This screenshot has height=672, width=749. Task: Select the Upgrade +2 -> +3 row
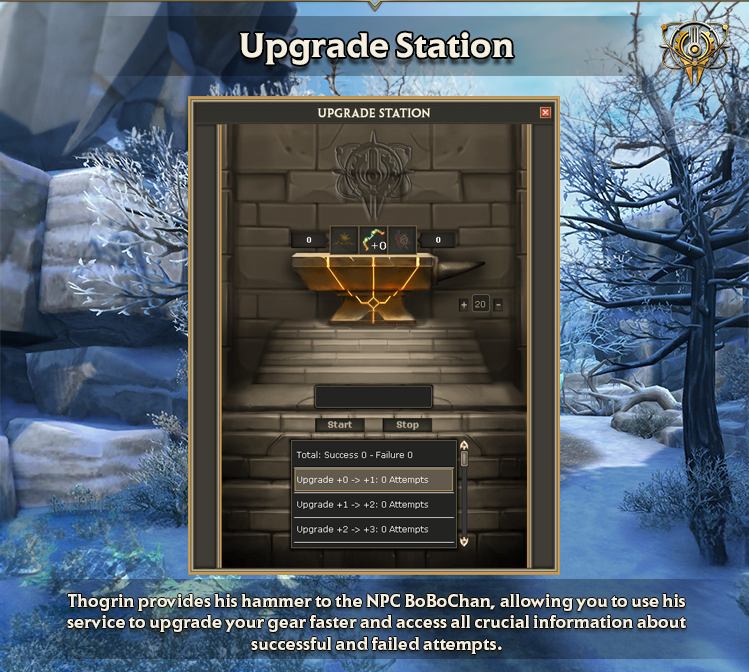(374, 529)
